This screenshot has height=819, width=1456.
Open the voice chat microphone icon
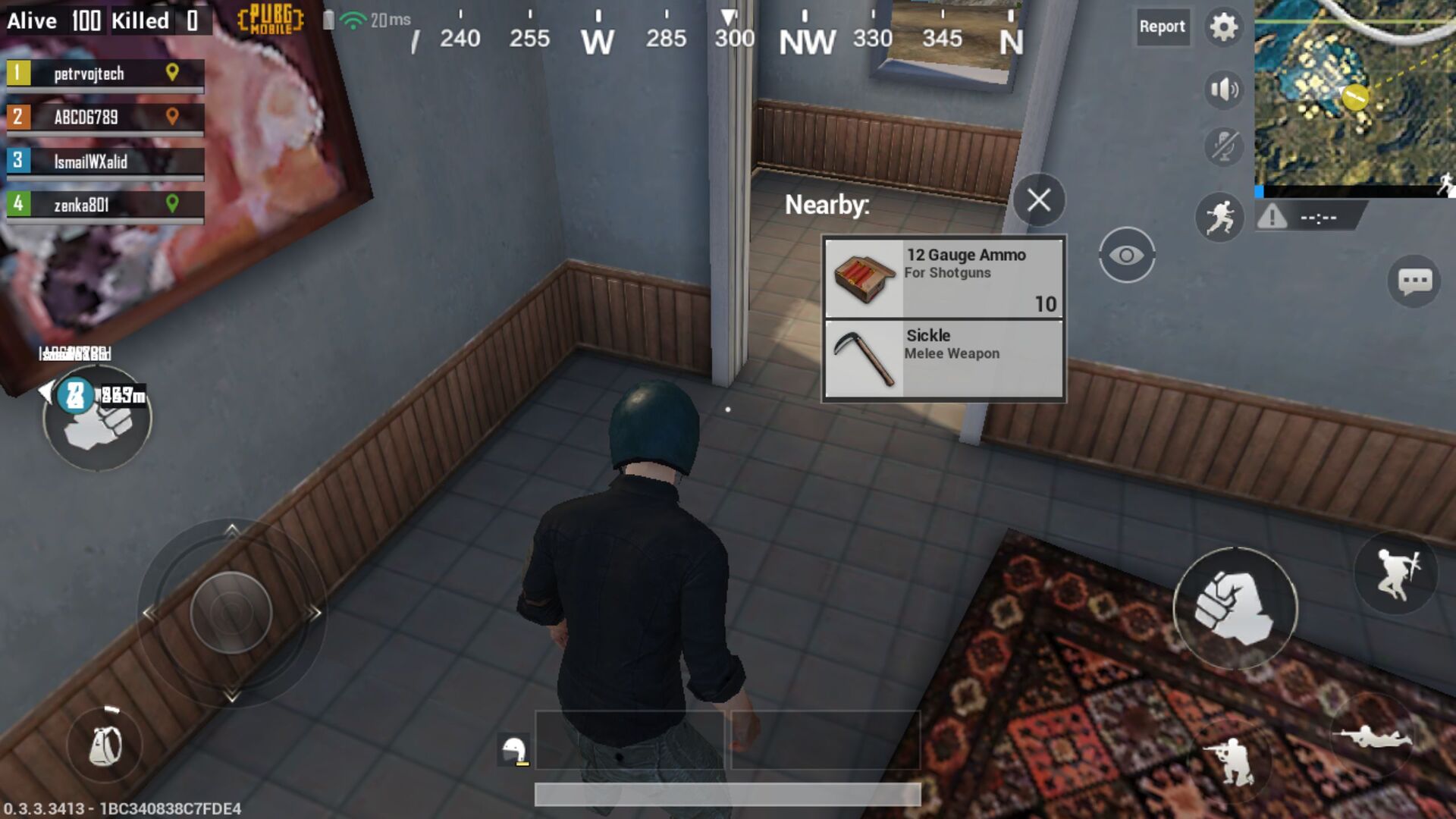[1223, 146]
